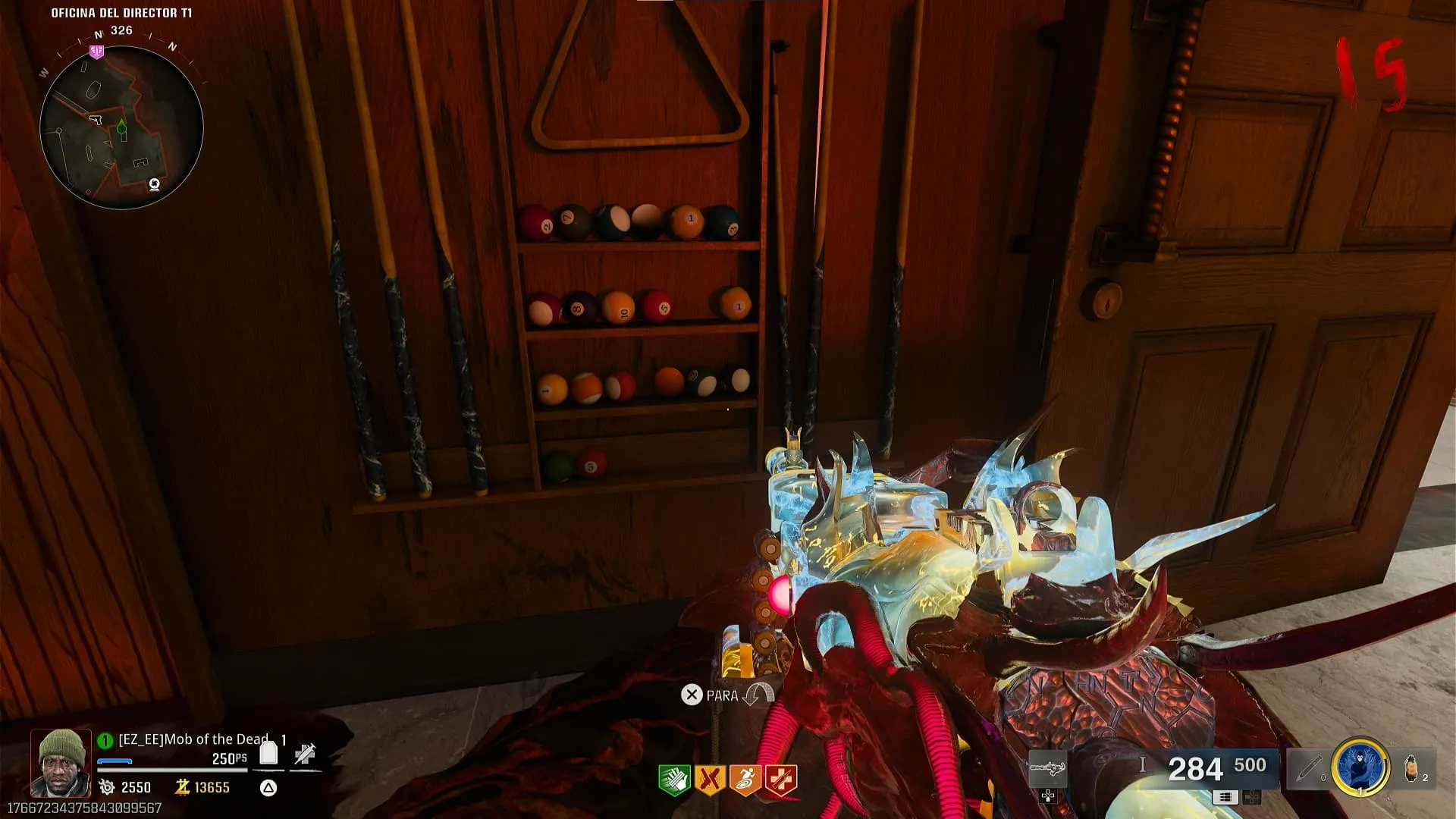Activate the blue hooded-figure field upgrade
The width and height of the screenshot is (1456, 819).
coord(1360,767)
